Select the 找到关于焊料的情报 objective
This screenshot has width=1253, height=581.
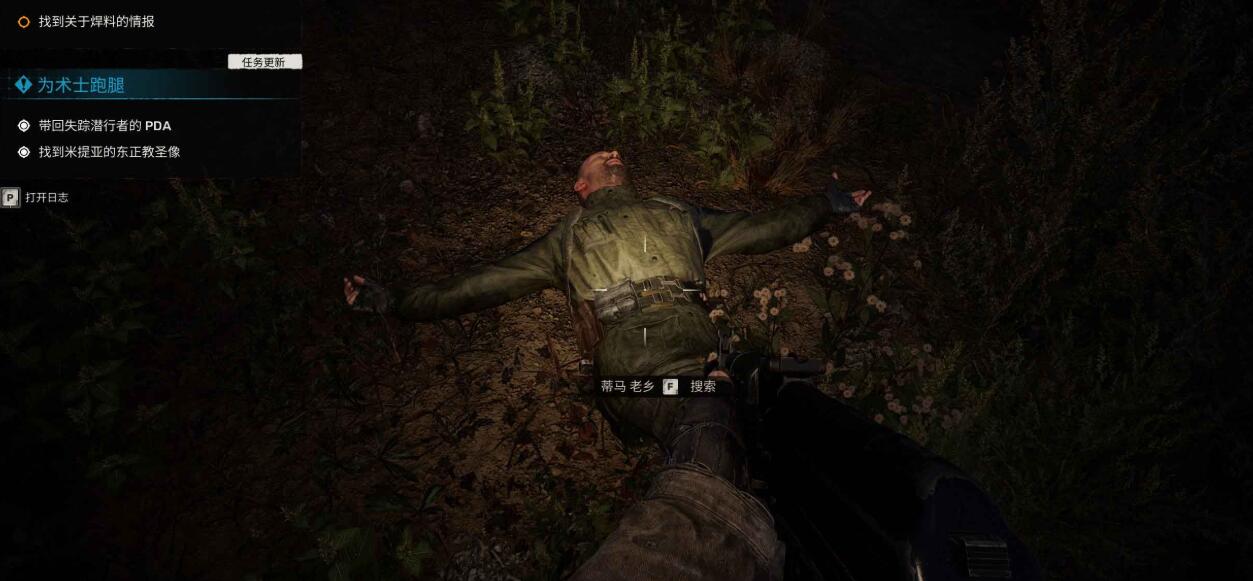tap(96, 21)
